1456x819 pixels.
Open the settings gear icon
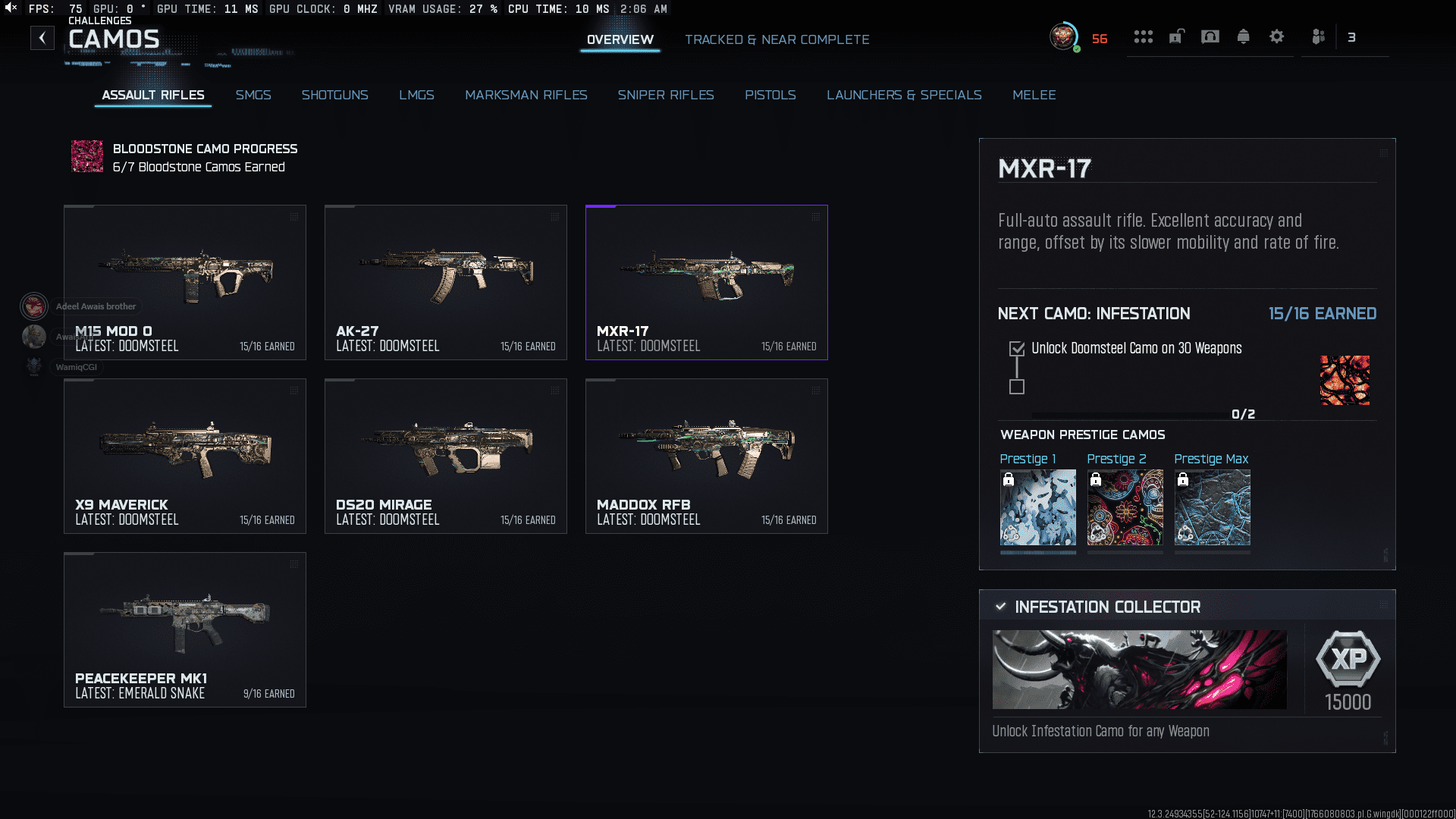click(1276, 36)
